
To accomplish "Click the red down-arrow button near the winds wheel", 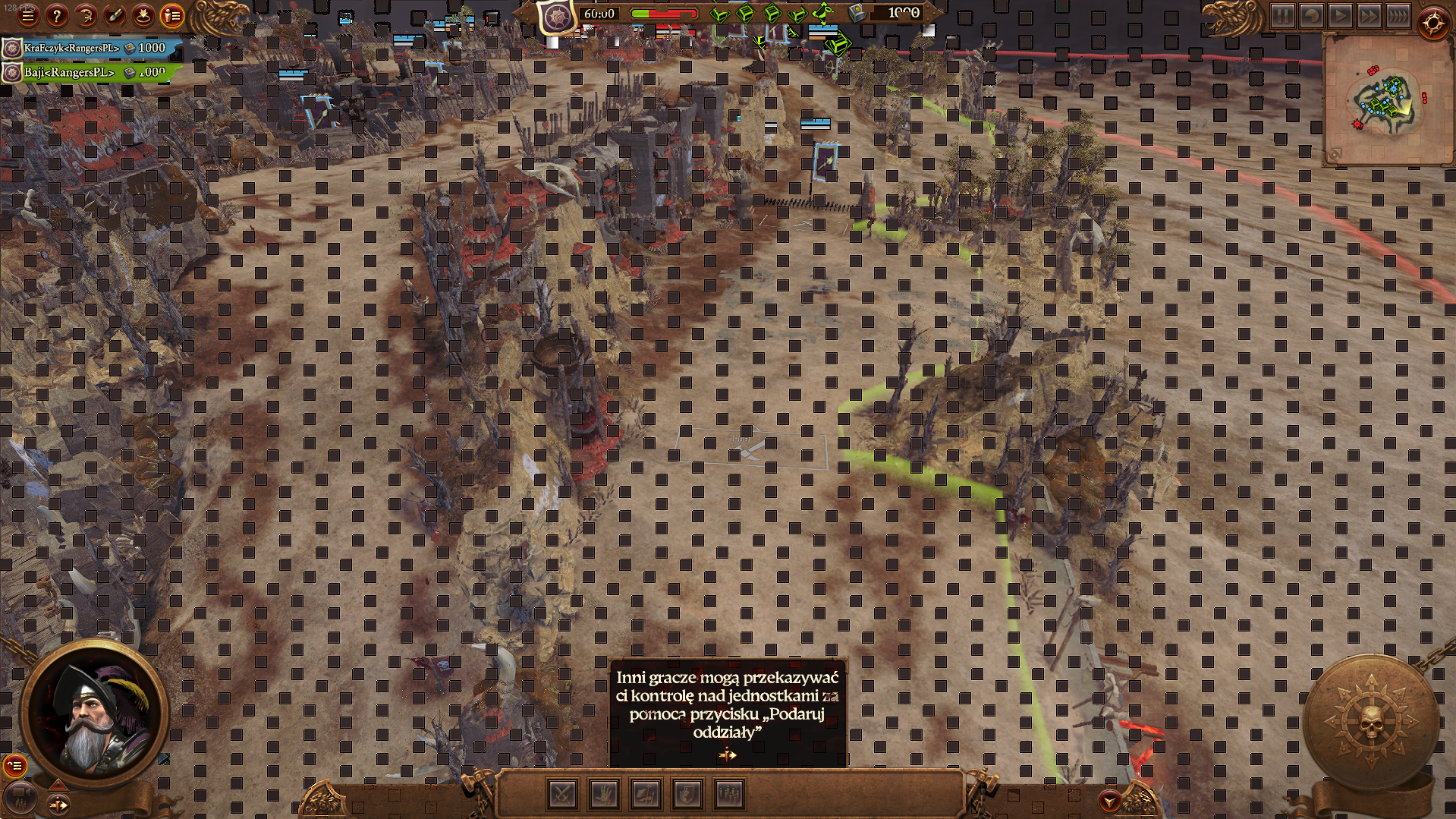I will [x=1110, y=801].
